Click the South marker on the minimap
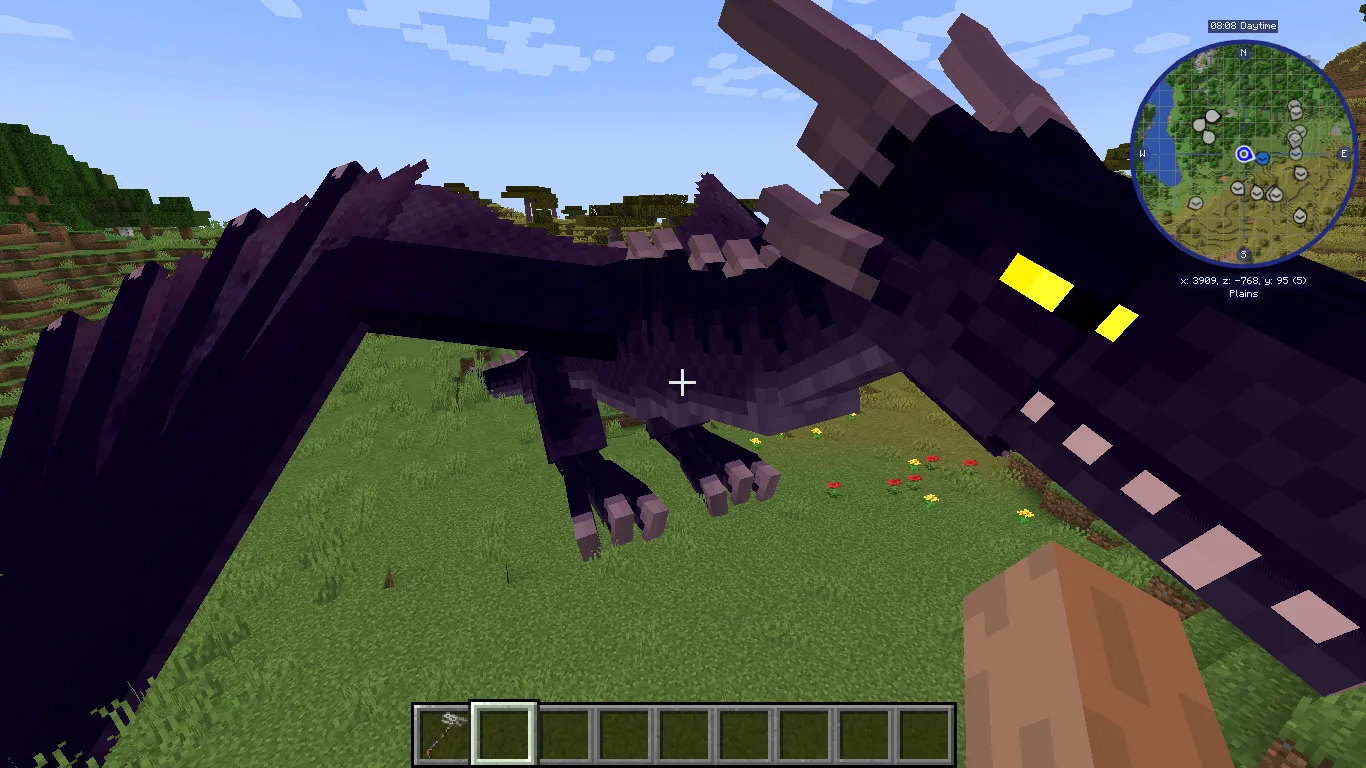Image resolution: width=1366 pixels, height=768 pixels. (1243, 253)
